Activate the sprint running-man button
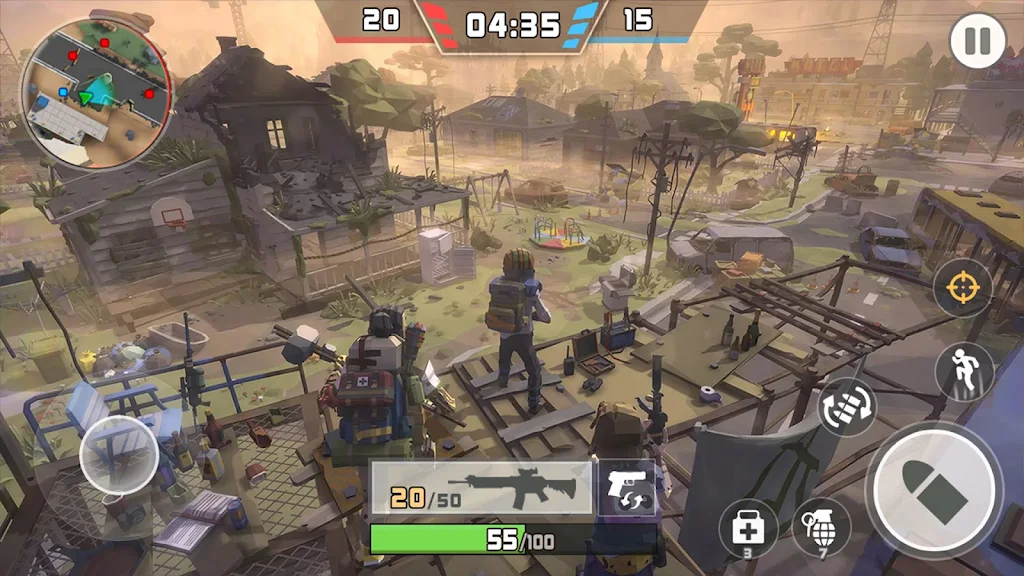 click(x=963, y=371)
